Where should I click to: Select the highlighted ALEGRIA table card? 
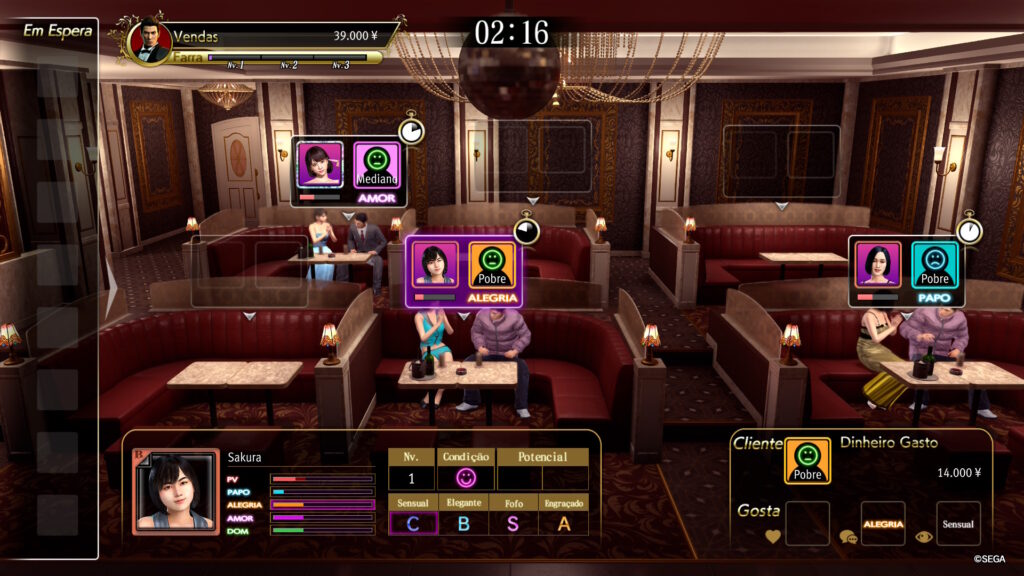click(463, 272)
